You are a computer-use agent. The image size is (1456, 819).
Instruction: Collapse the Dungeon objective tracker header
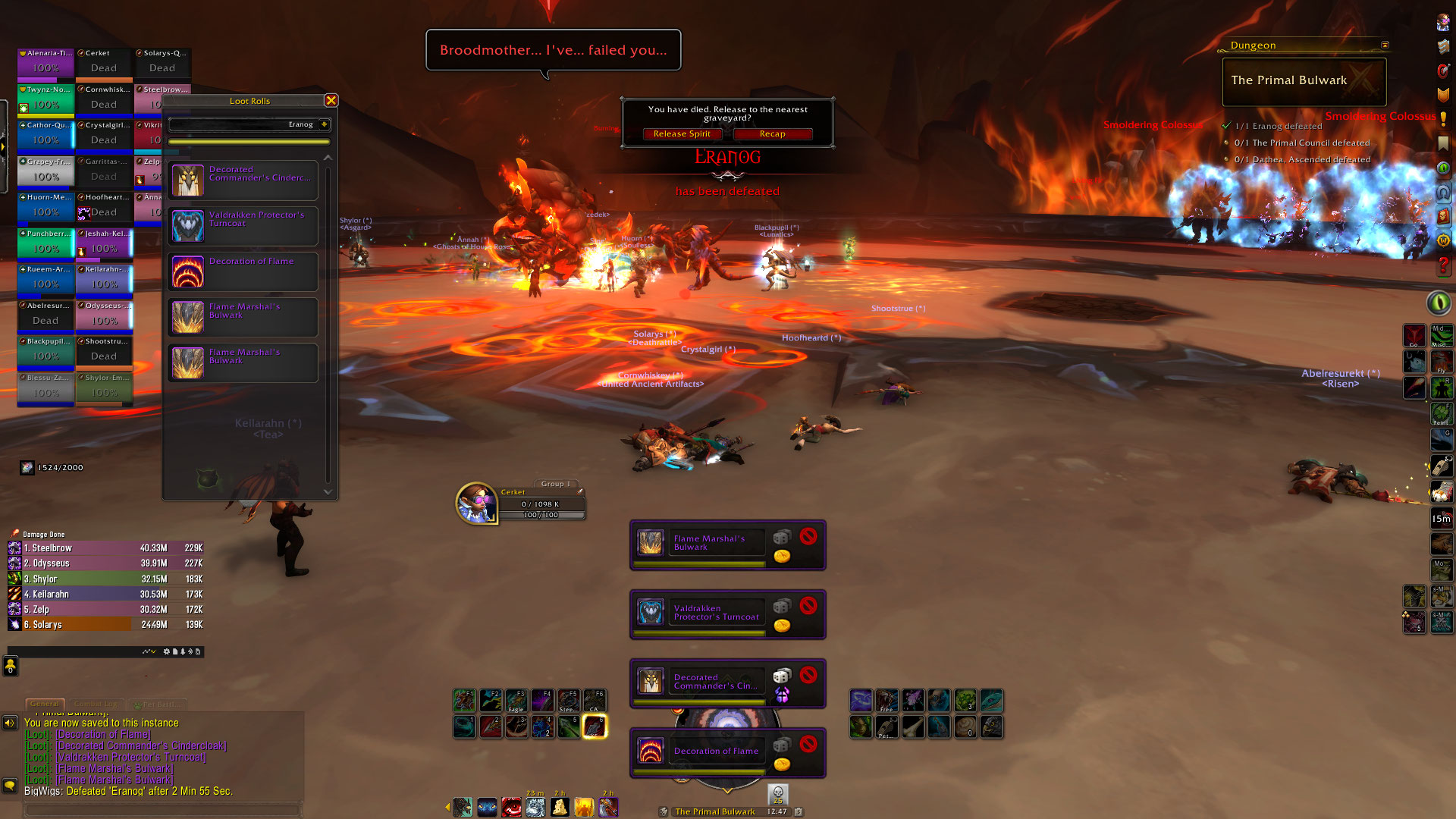pos(1385,45)
